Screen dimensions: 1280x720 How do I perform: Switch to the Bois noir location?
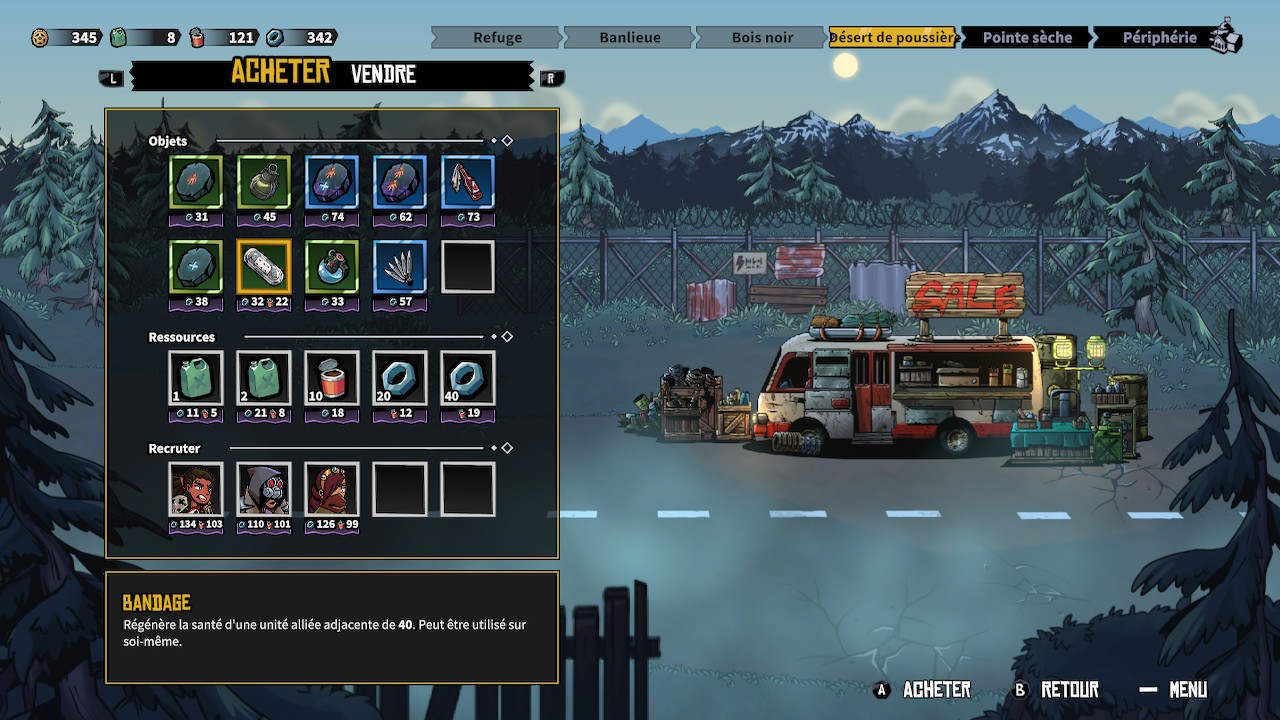(762, 38)
